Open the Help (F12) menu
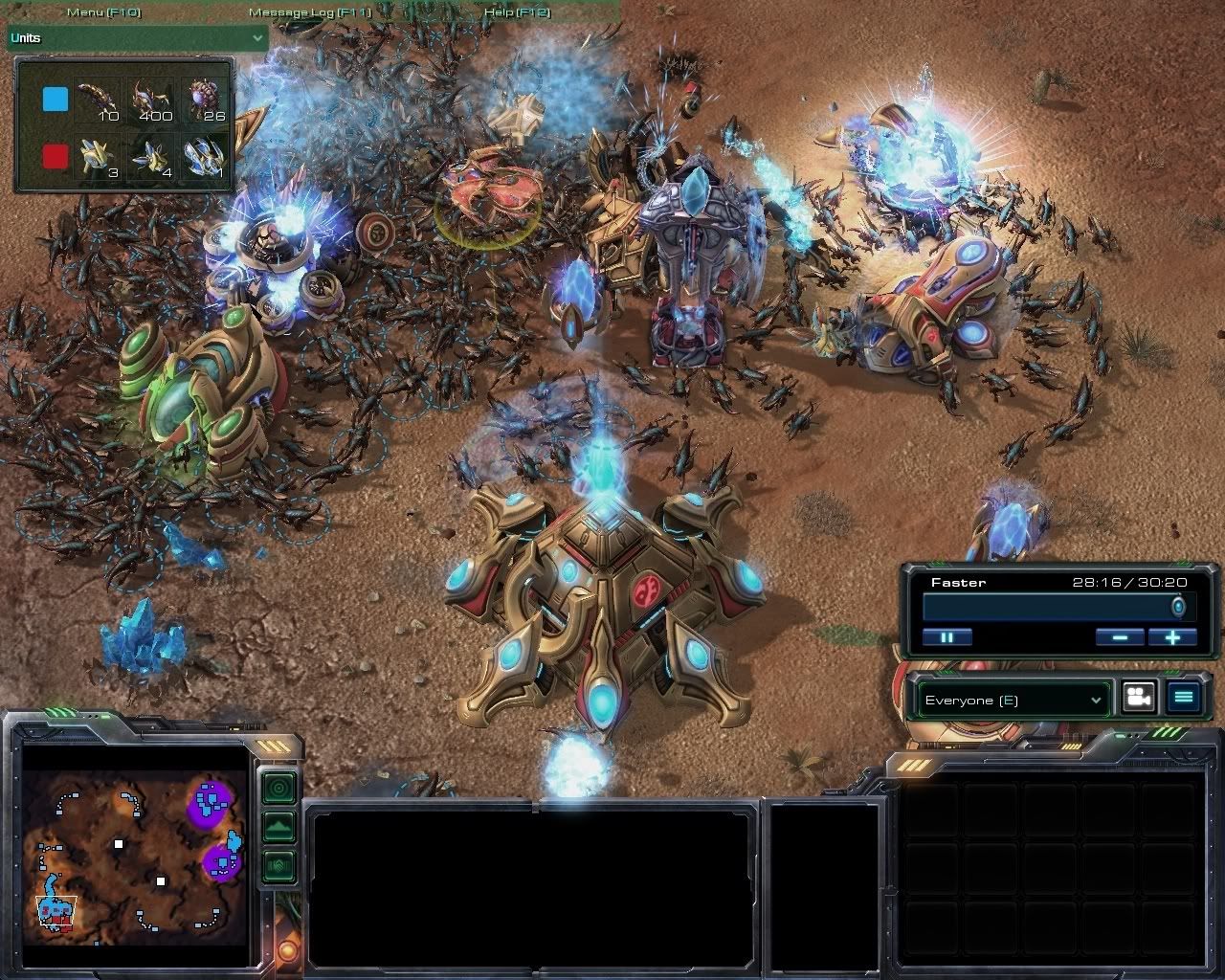1225x980 pixels. tap(517, 12)
